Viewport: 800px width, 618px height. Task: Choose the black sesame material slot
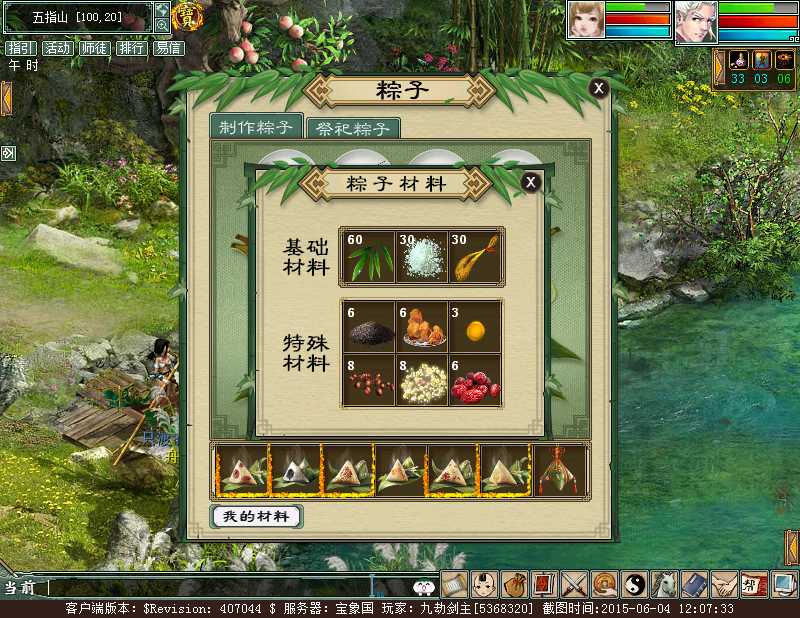pos(367,327)
